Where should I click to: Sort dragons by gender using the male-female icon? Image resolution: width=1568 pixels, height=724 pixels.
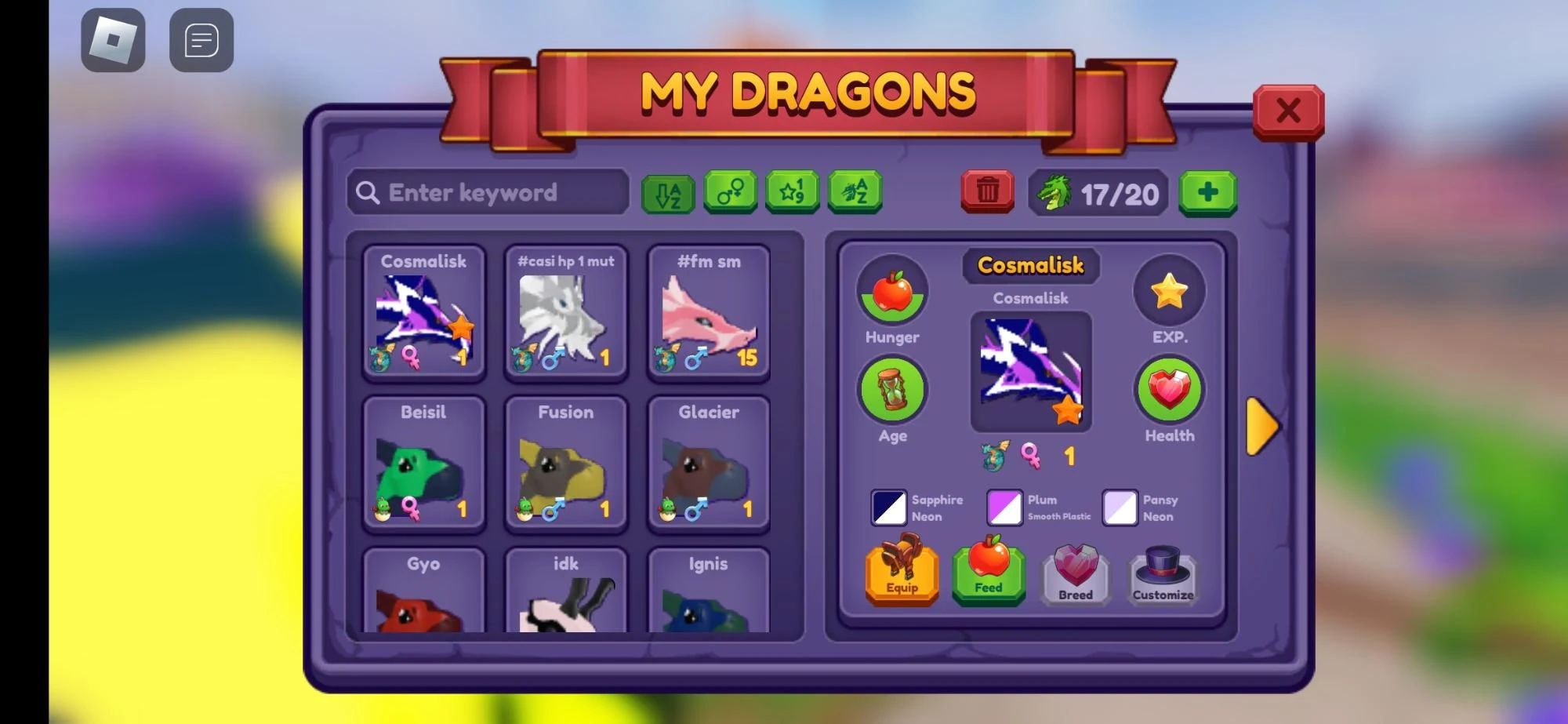(x=731, y=191)
